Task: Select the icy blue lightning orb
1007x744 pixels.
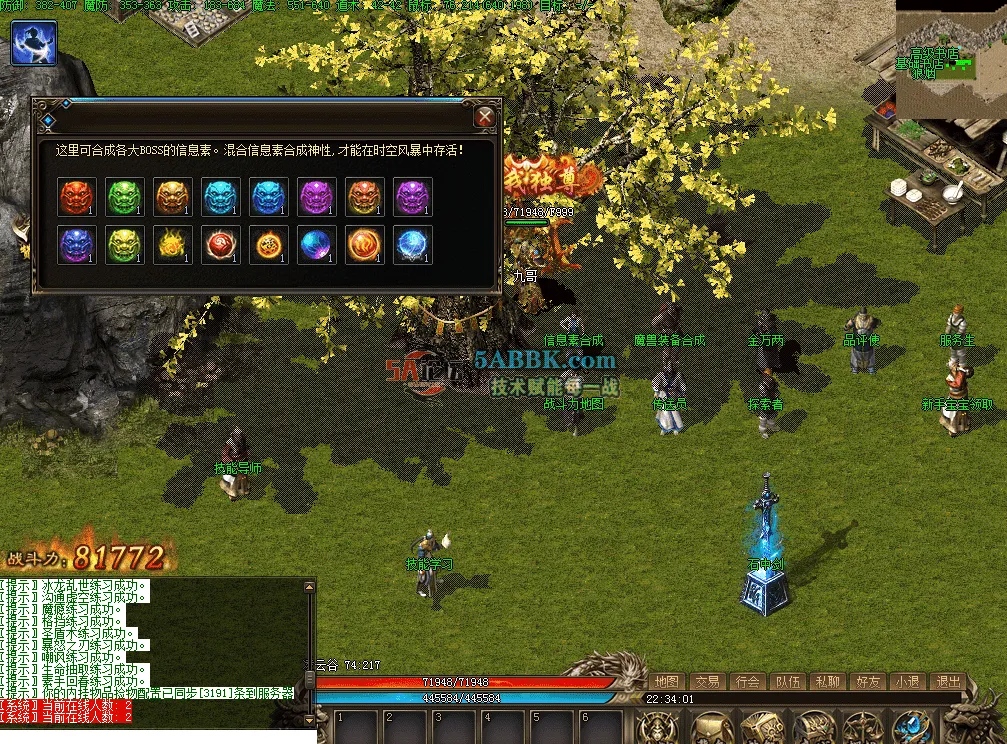Action: pyautogui.click(x=413, y=245)
